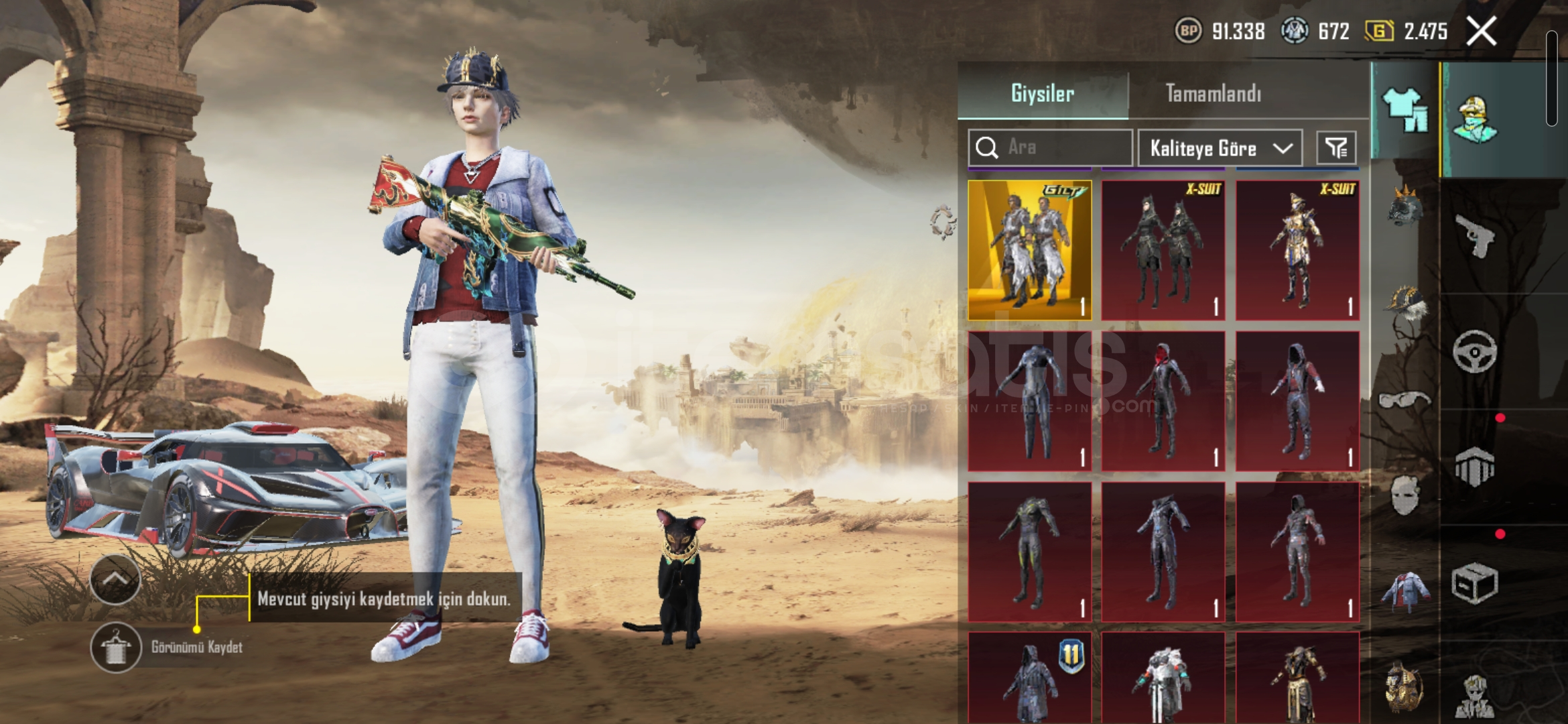Screen dimensions: 1568x724
Task: Open the outfit filter options
Action: 1336,147
